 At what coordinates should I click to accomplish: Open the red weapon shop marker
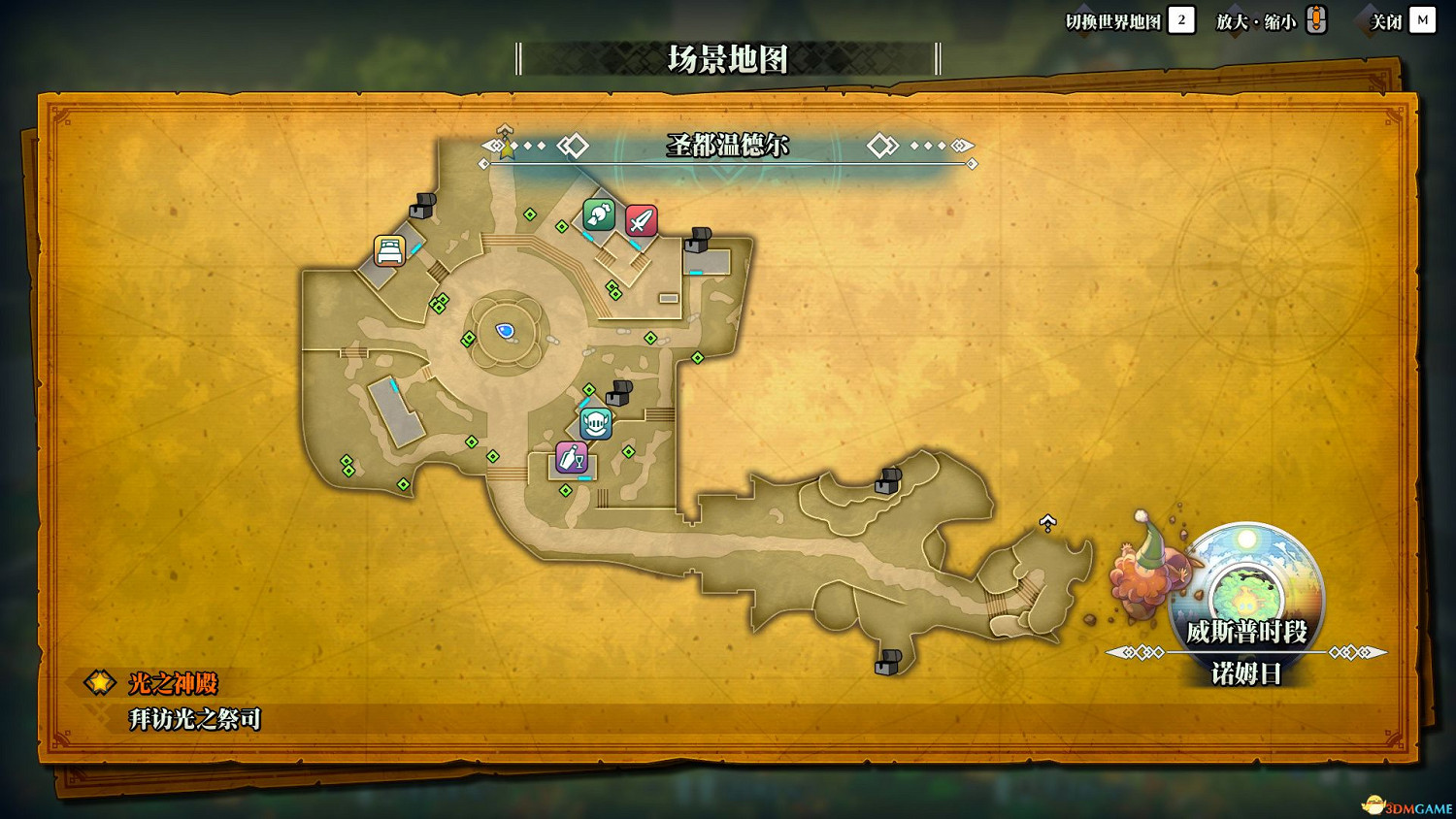click(x=641, y=221)
